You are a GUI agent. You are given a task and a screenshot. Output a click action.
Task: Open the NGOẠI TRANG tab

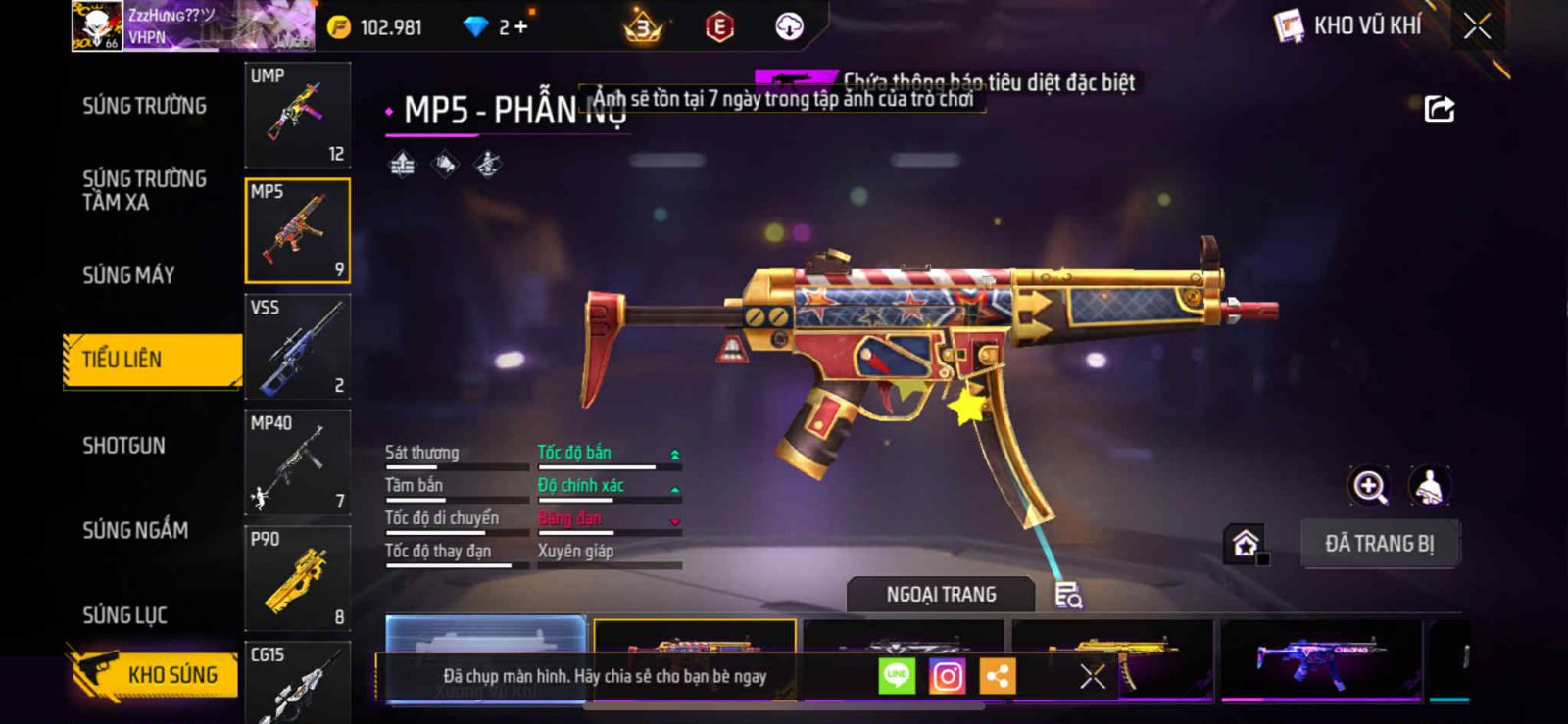coord(941,595)
